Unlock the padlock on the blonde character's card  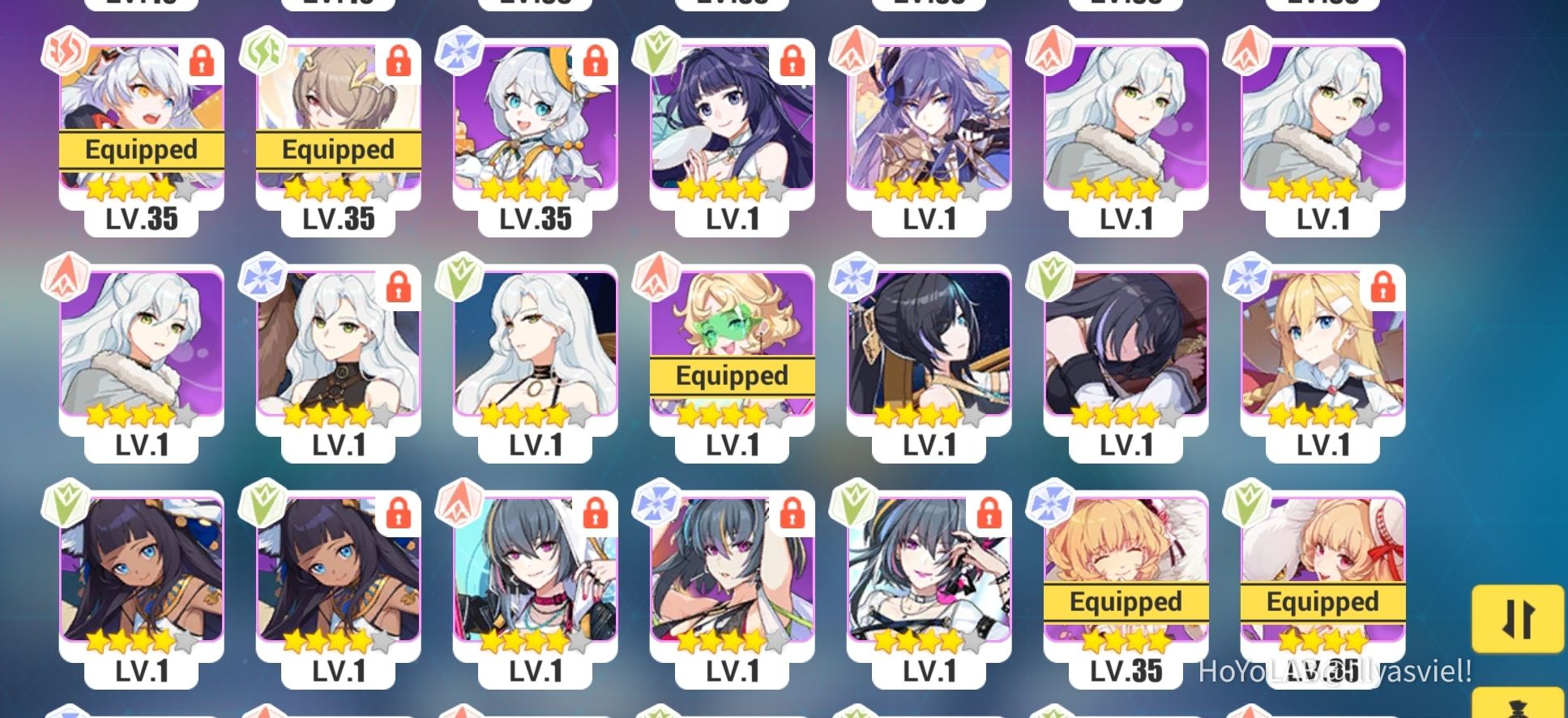pyautogui.click(x=1384, y=286)
